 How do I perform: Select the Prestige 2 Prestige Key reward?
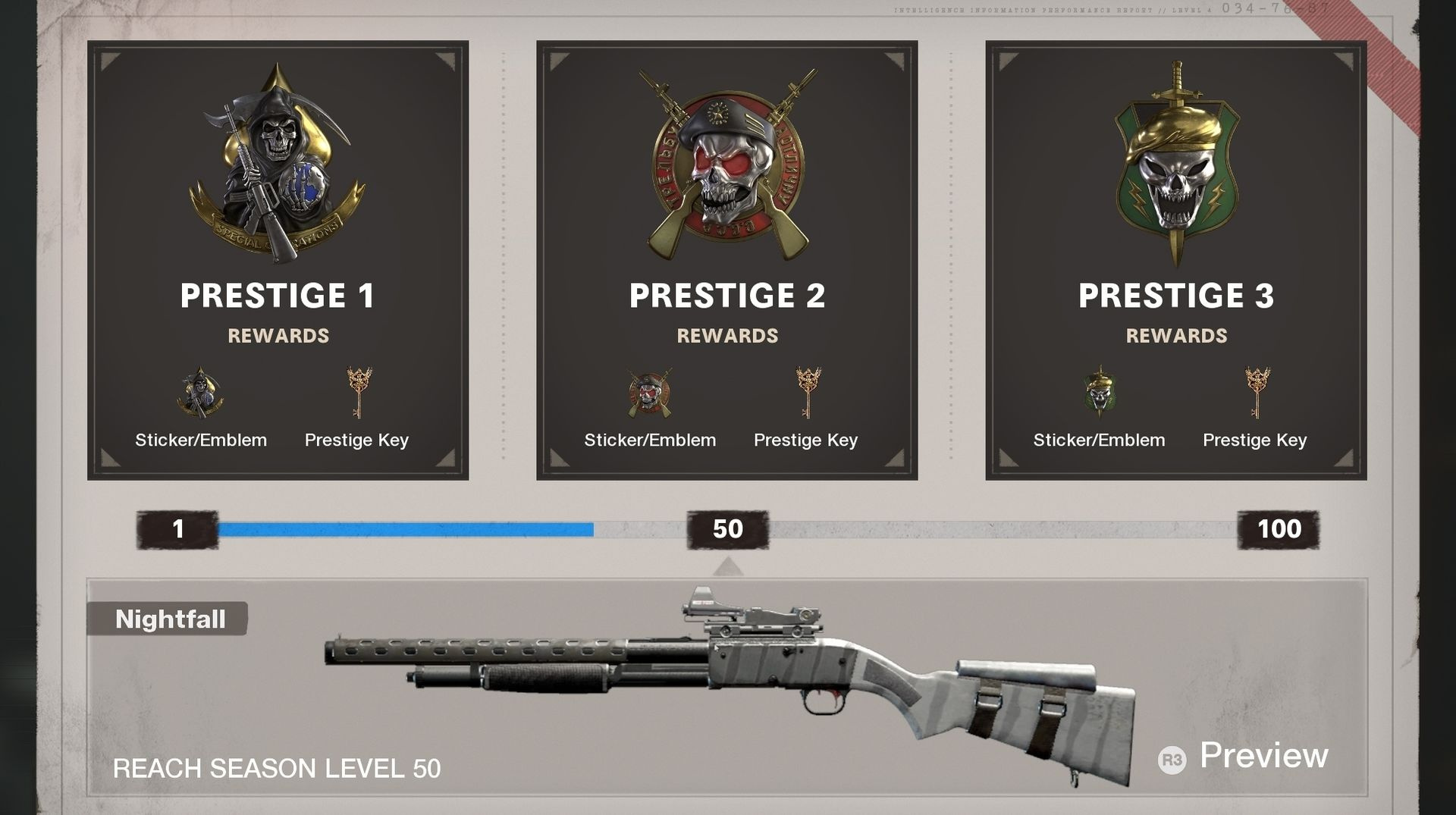click(x=806, y=393)
